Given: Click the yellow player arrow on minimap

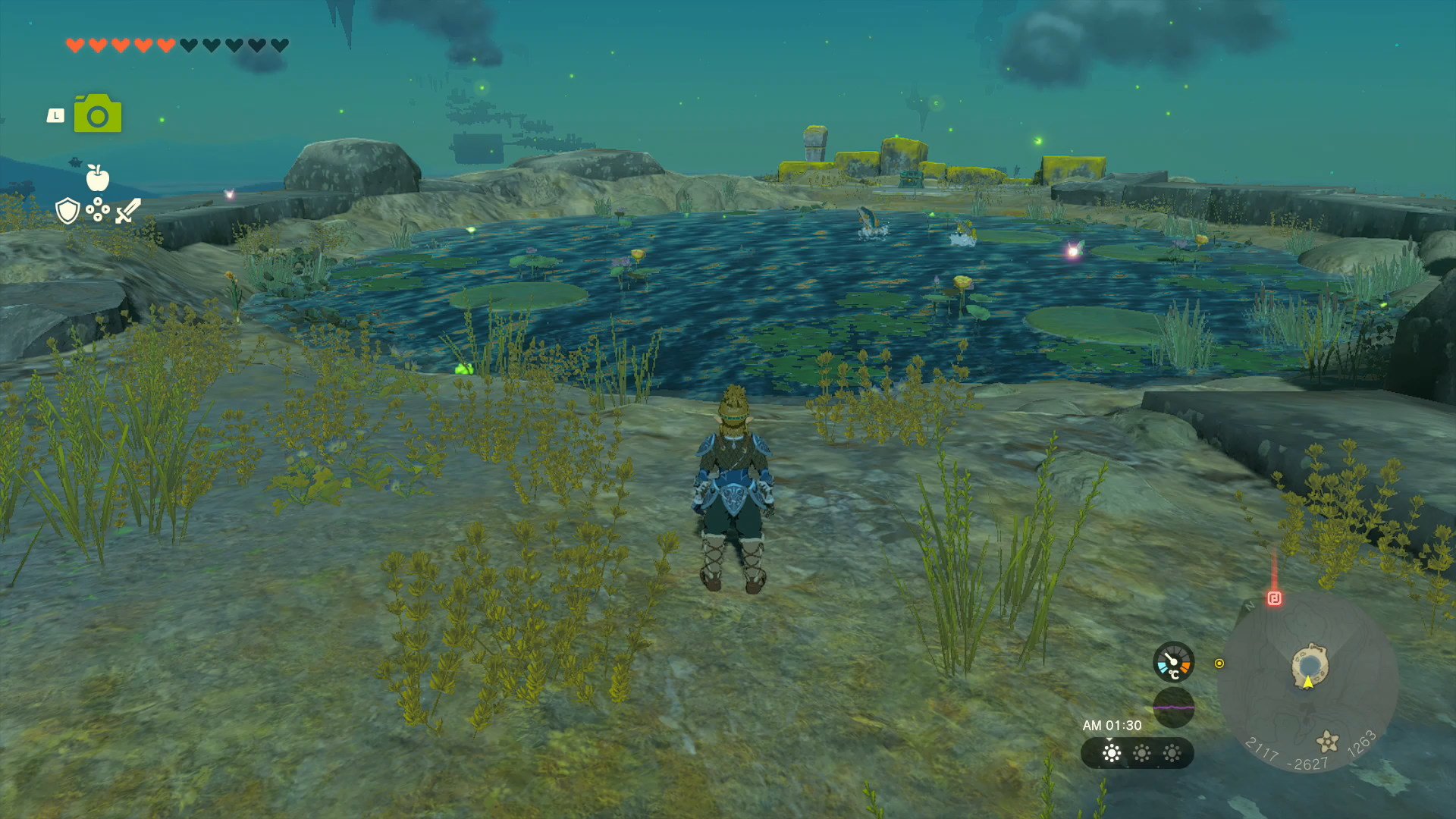Looking at the screenshot, I should coord(1308,682).
